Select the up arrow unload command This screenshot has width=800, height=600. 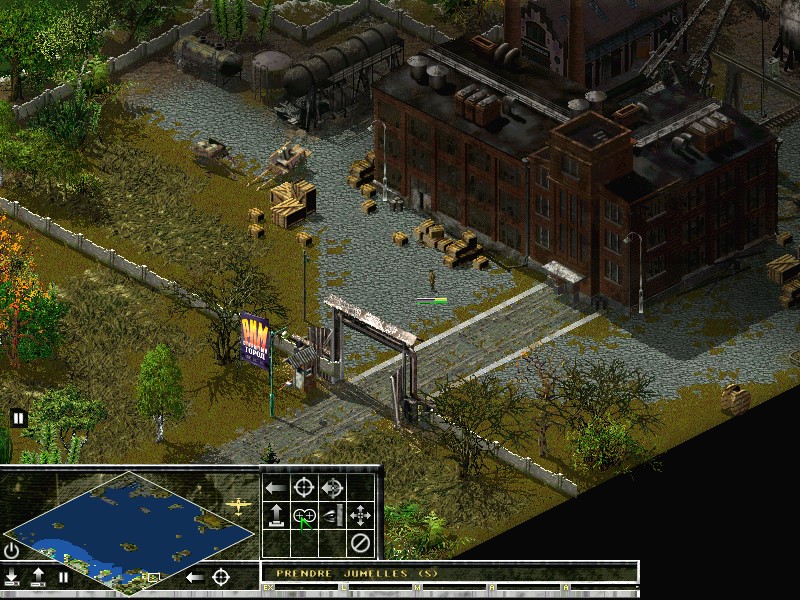[277, 516]
